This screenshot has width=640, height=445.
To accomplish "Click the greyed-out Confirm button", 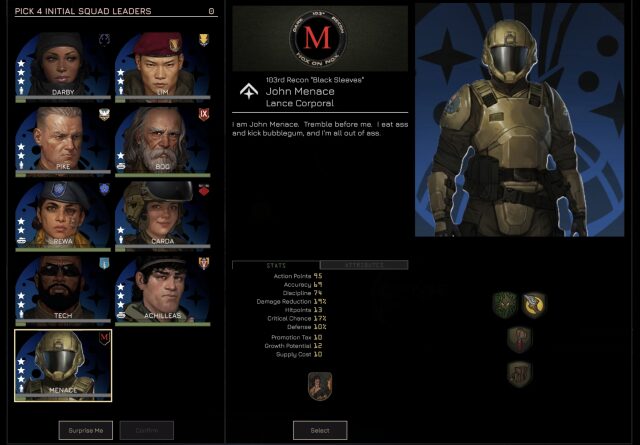I will click(x=147, y=430).
